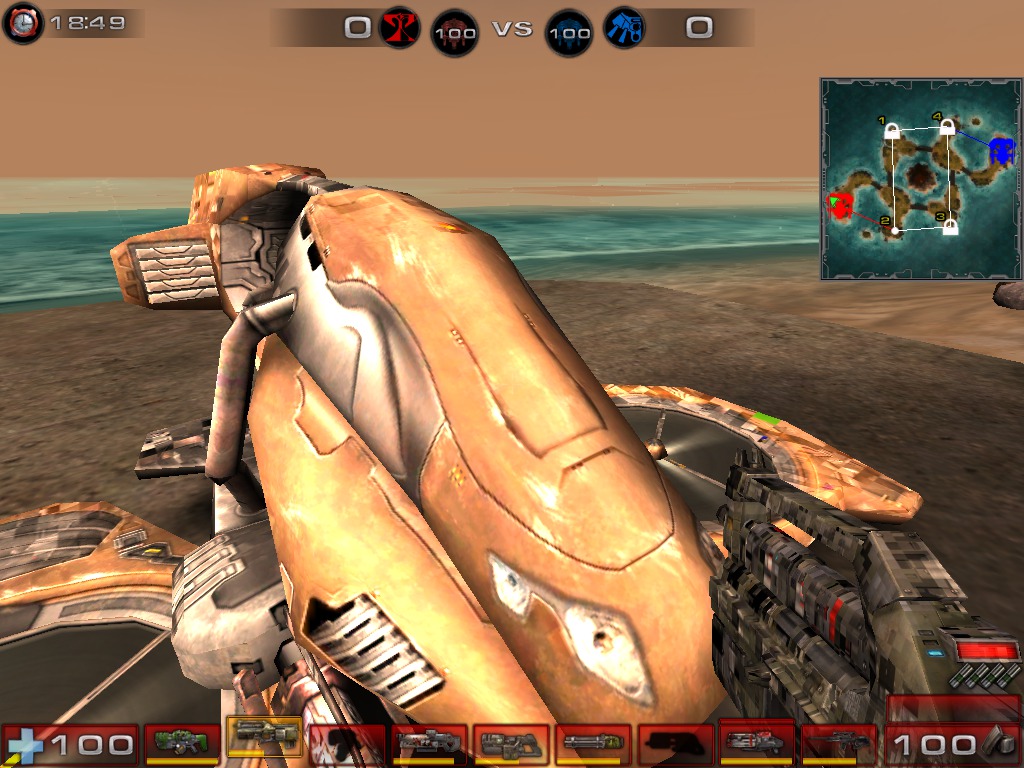Click the red team emblem
This screenshot has height=768, width=1024.
(x=400, y=28)
